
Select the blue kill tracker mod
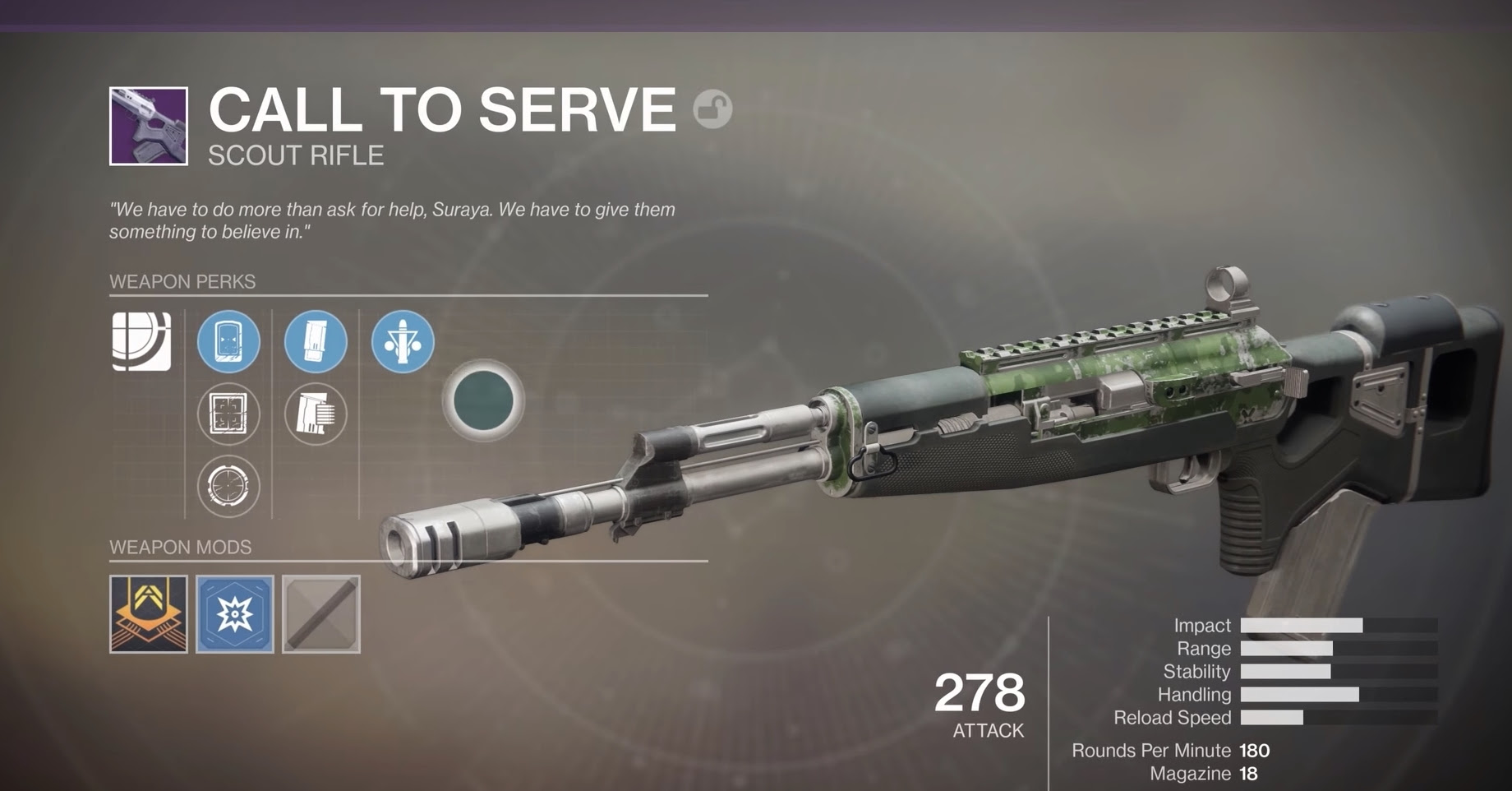coord(235,613)
